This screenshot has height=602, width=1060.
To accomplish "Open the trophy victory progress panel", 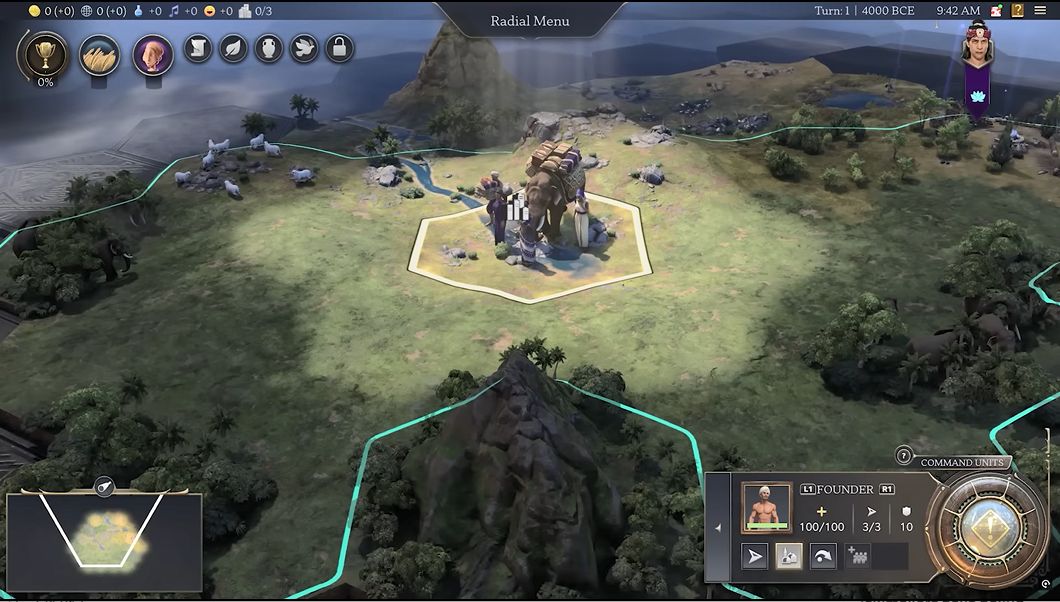I will pyautogui.click(x=45, y=53).
